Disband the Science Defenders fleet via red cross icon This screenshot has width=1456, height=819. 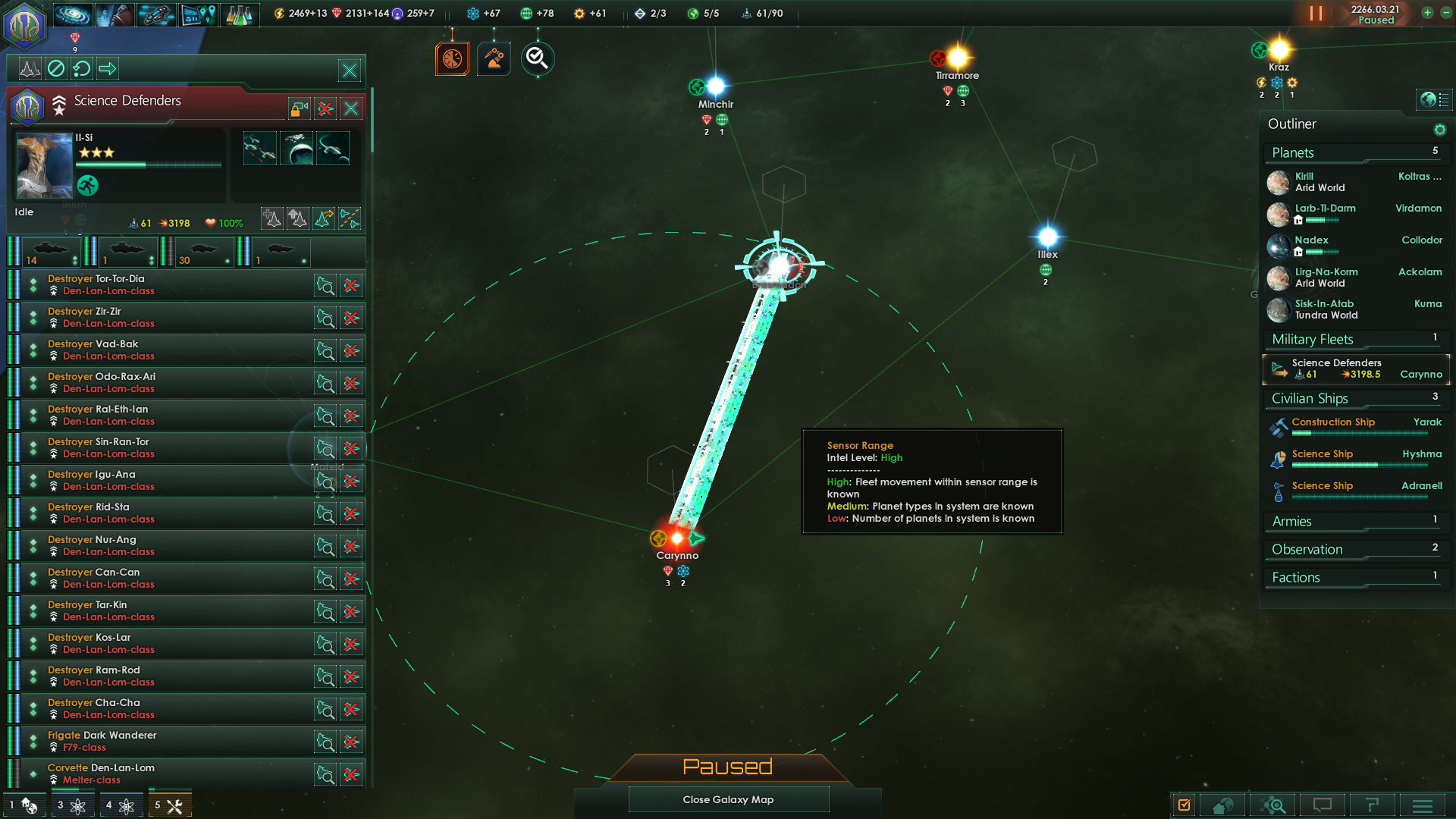325,108
